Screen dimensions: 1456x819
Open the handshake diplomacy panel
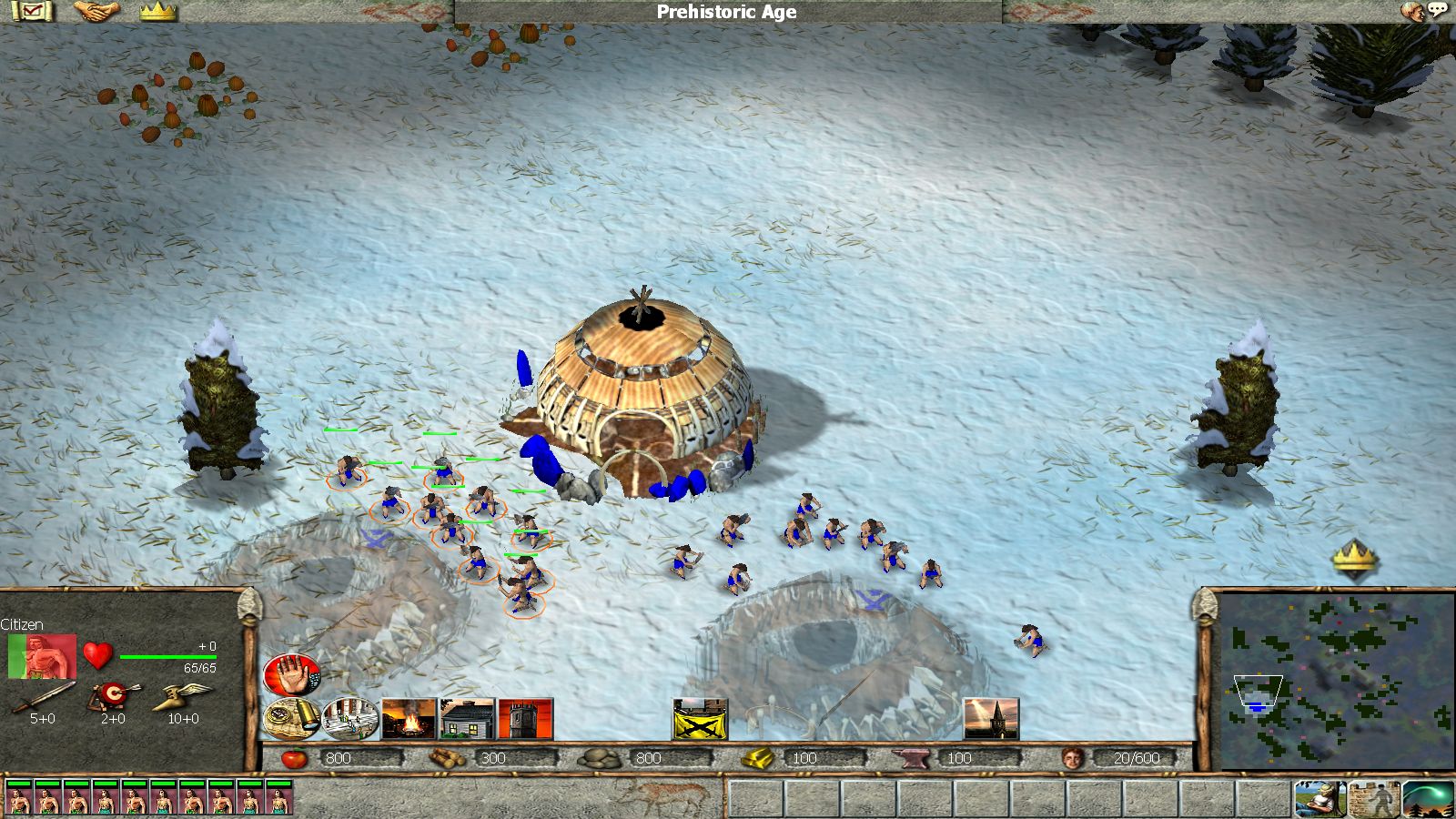[x=96, y=11]
